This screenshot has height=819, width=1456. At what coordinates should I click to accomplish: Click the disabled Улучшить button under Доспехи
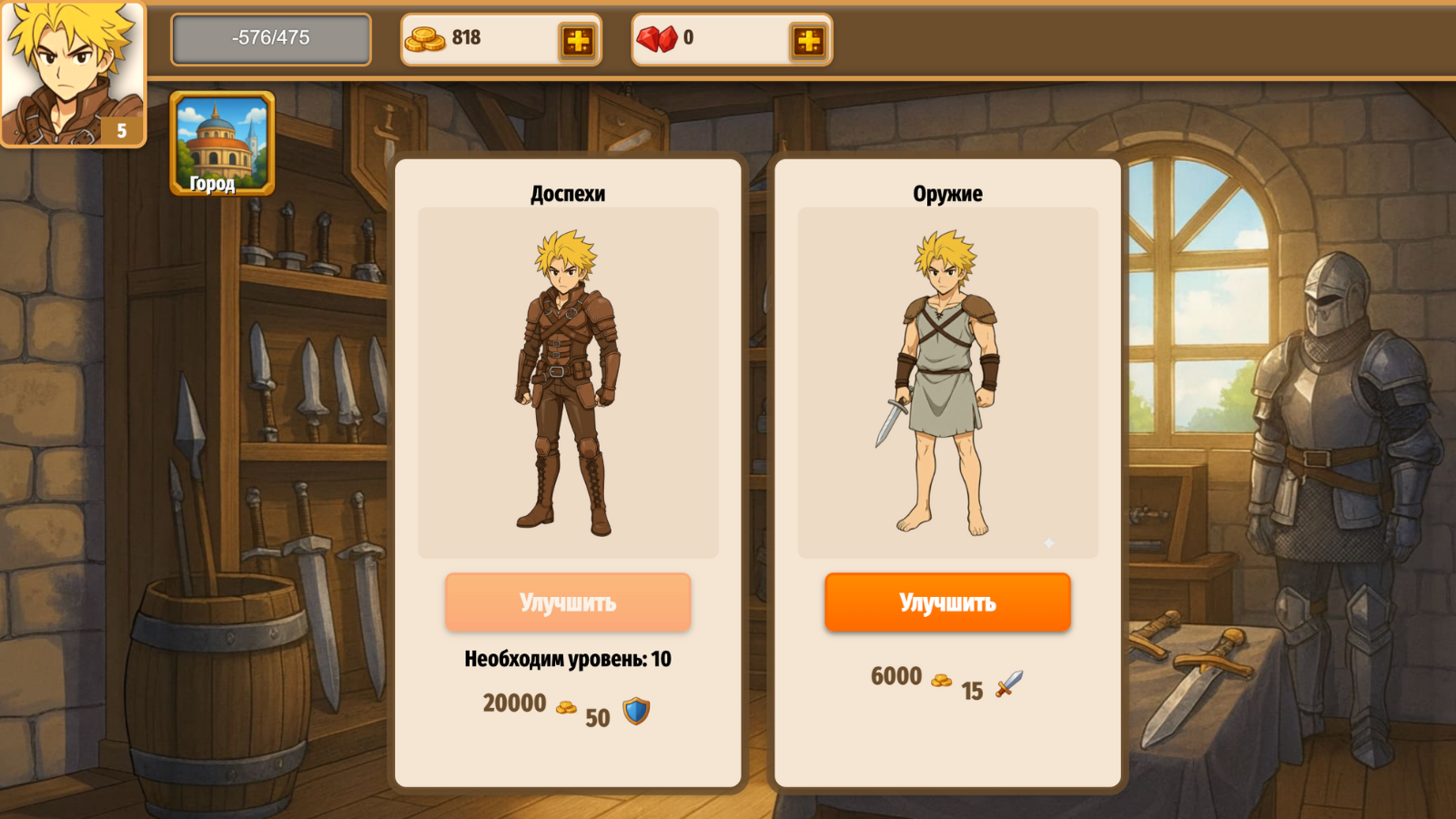point(567,602)
